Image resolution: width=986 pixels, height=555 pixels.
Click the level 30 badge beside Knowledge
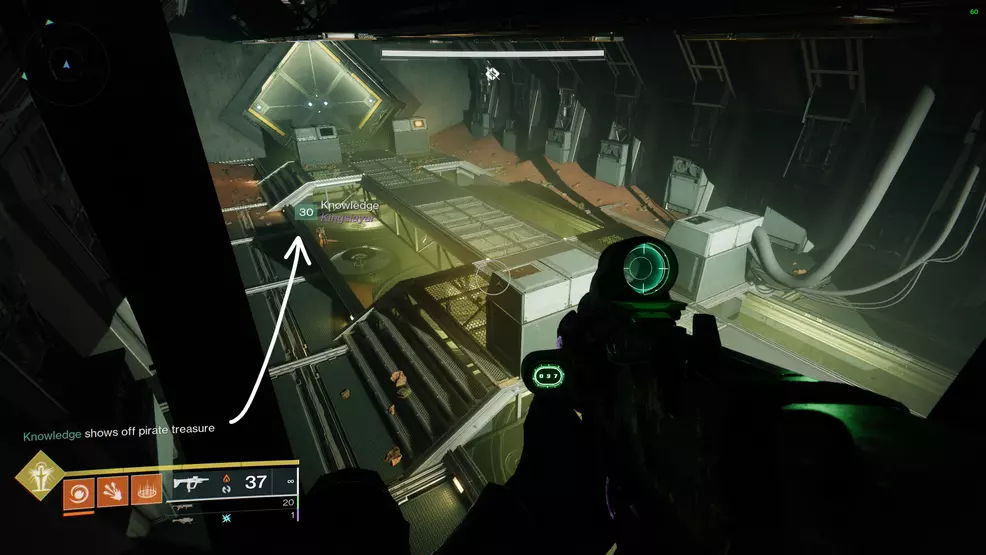click(306, 212)
